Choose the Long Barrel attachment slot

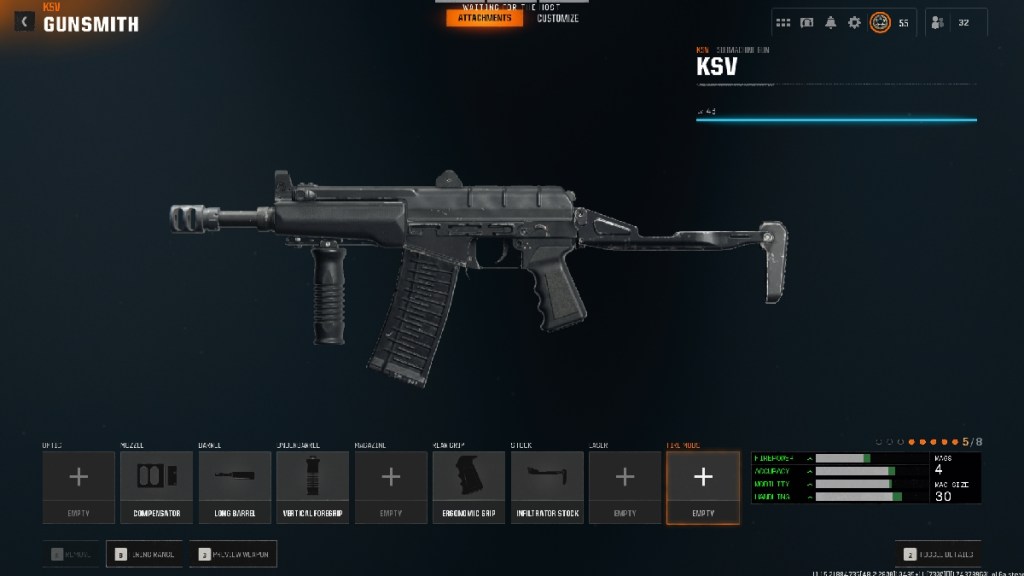pos(234,487)
